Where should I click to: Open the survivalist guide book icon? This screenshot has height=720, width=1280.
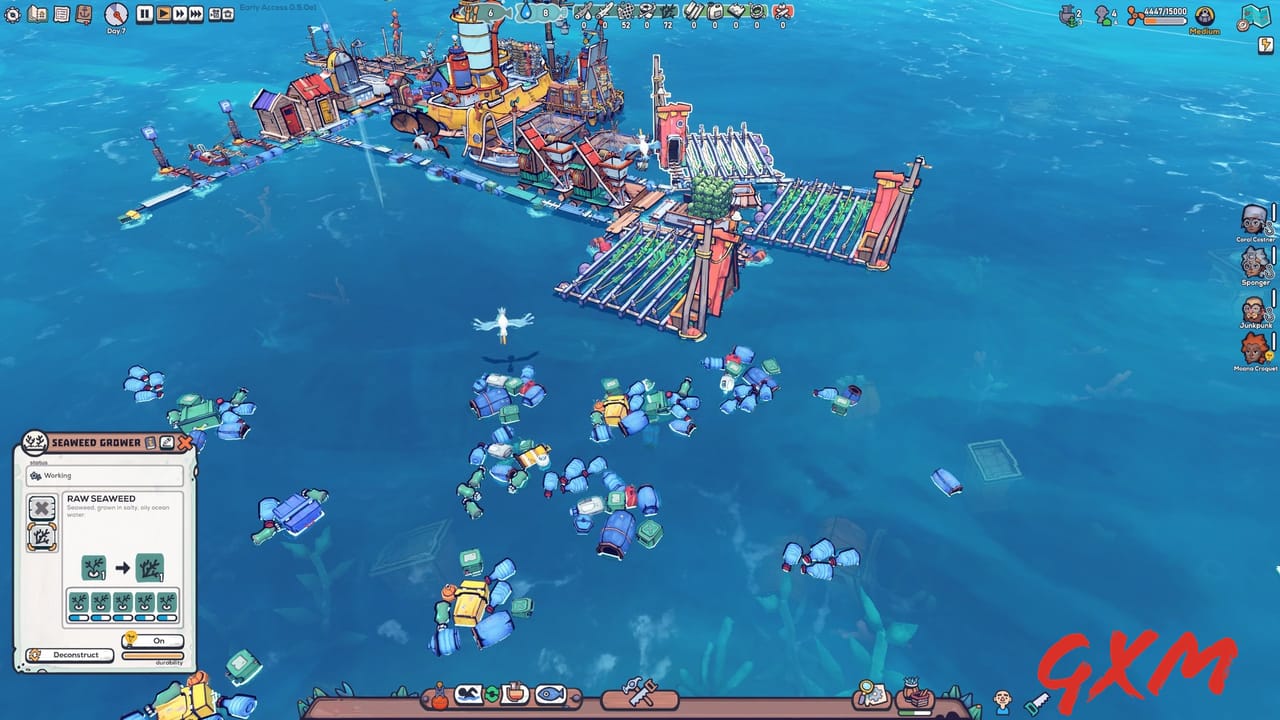point(36,14)
